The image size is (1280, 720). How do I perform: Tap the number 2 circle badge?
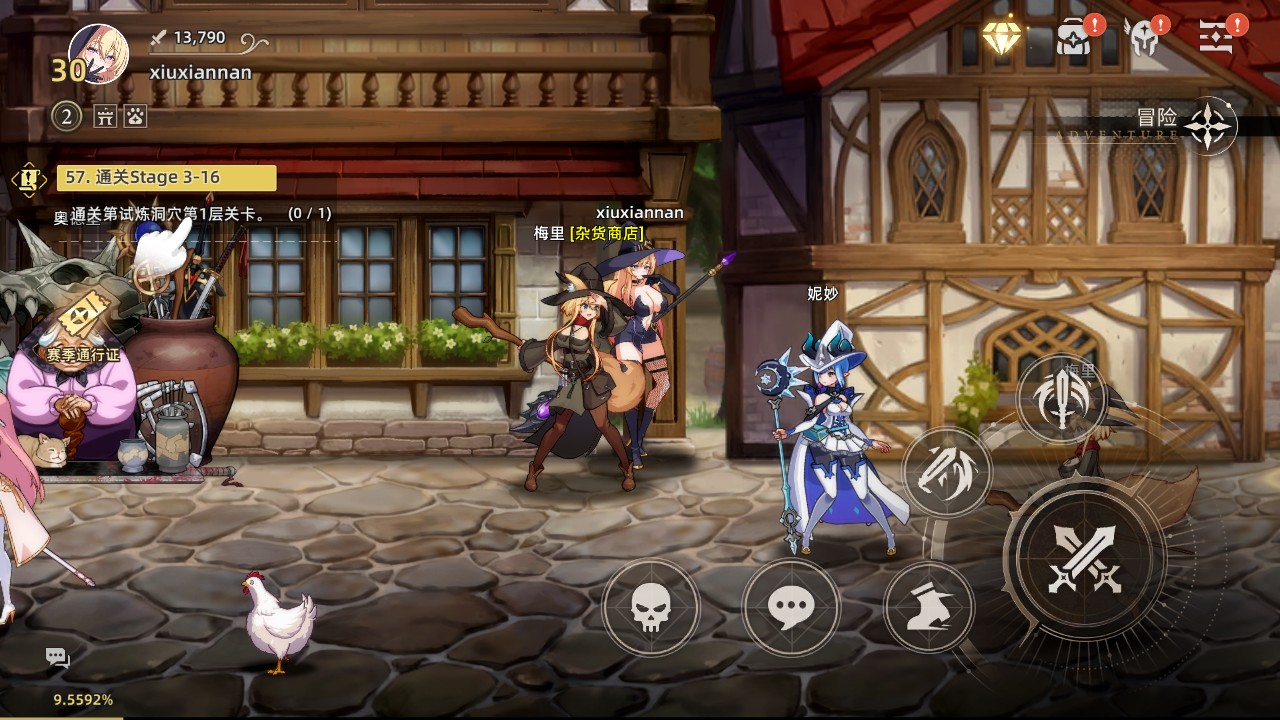(x=66, y=117)
